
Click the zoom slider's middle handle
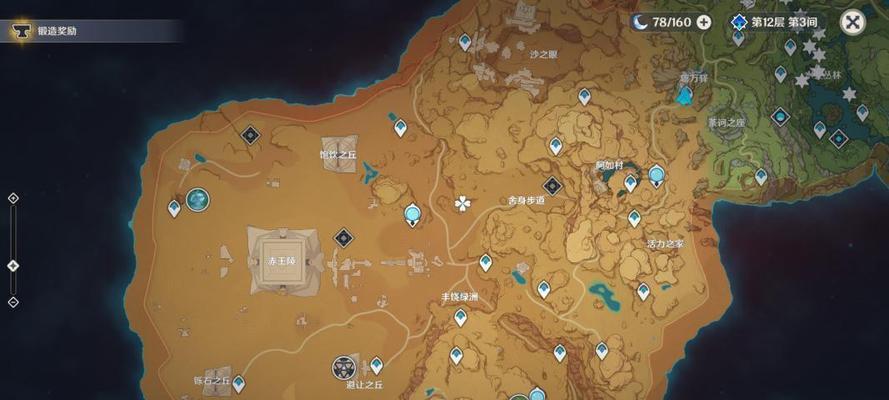coord(13,265)
